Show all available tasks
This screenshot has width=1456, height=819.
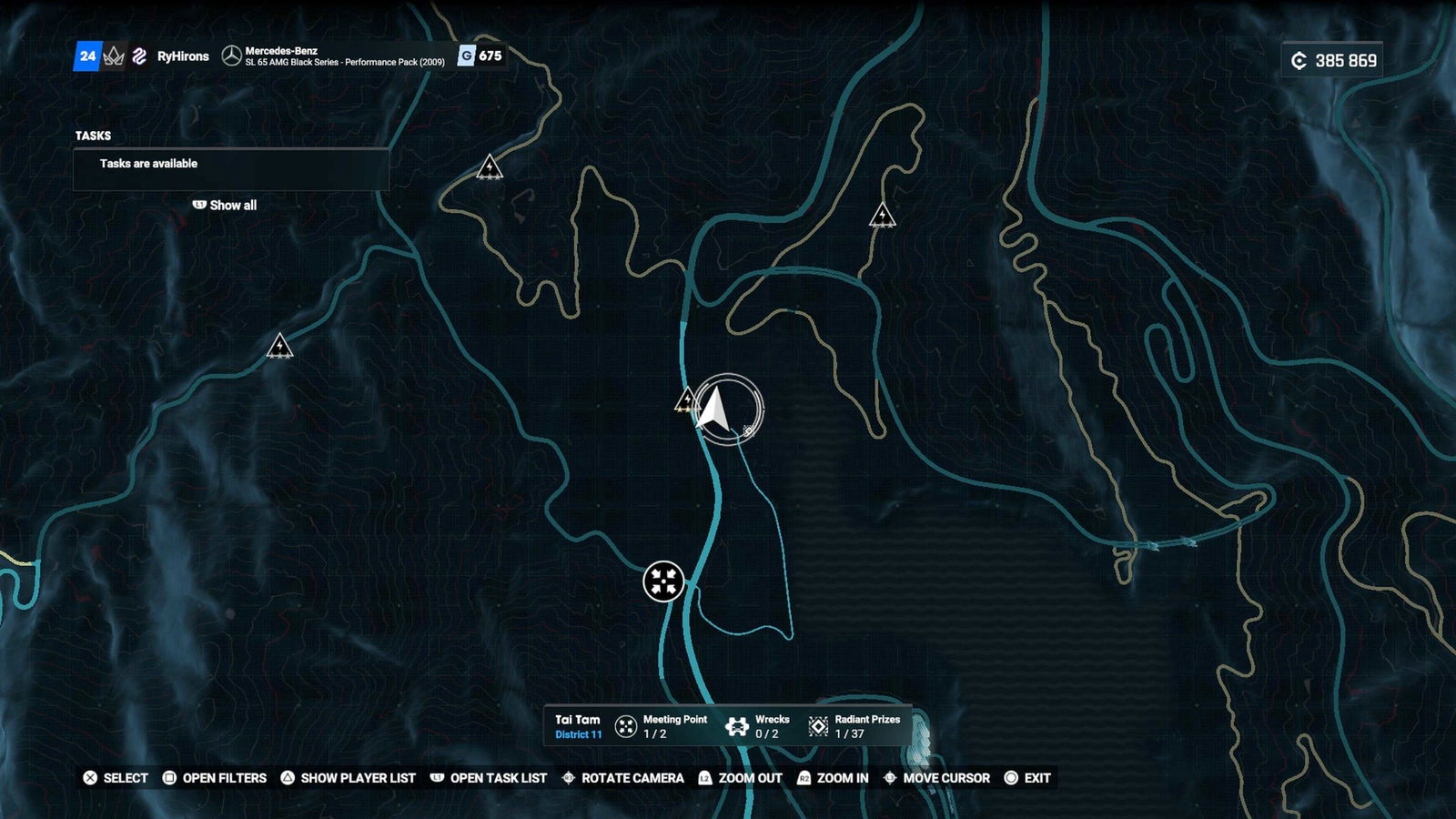225,206
